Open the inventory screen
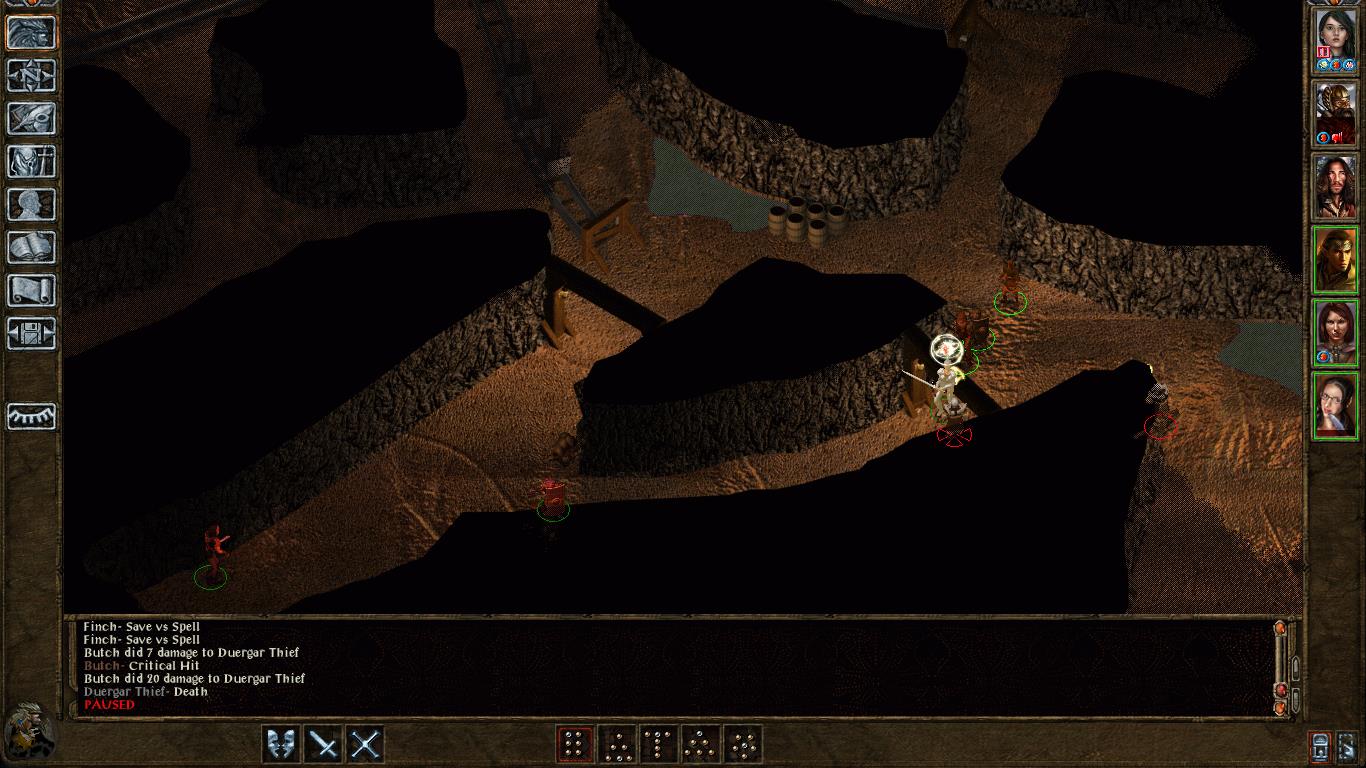 coord(31,161)
